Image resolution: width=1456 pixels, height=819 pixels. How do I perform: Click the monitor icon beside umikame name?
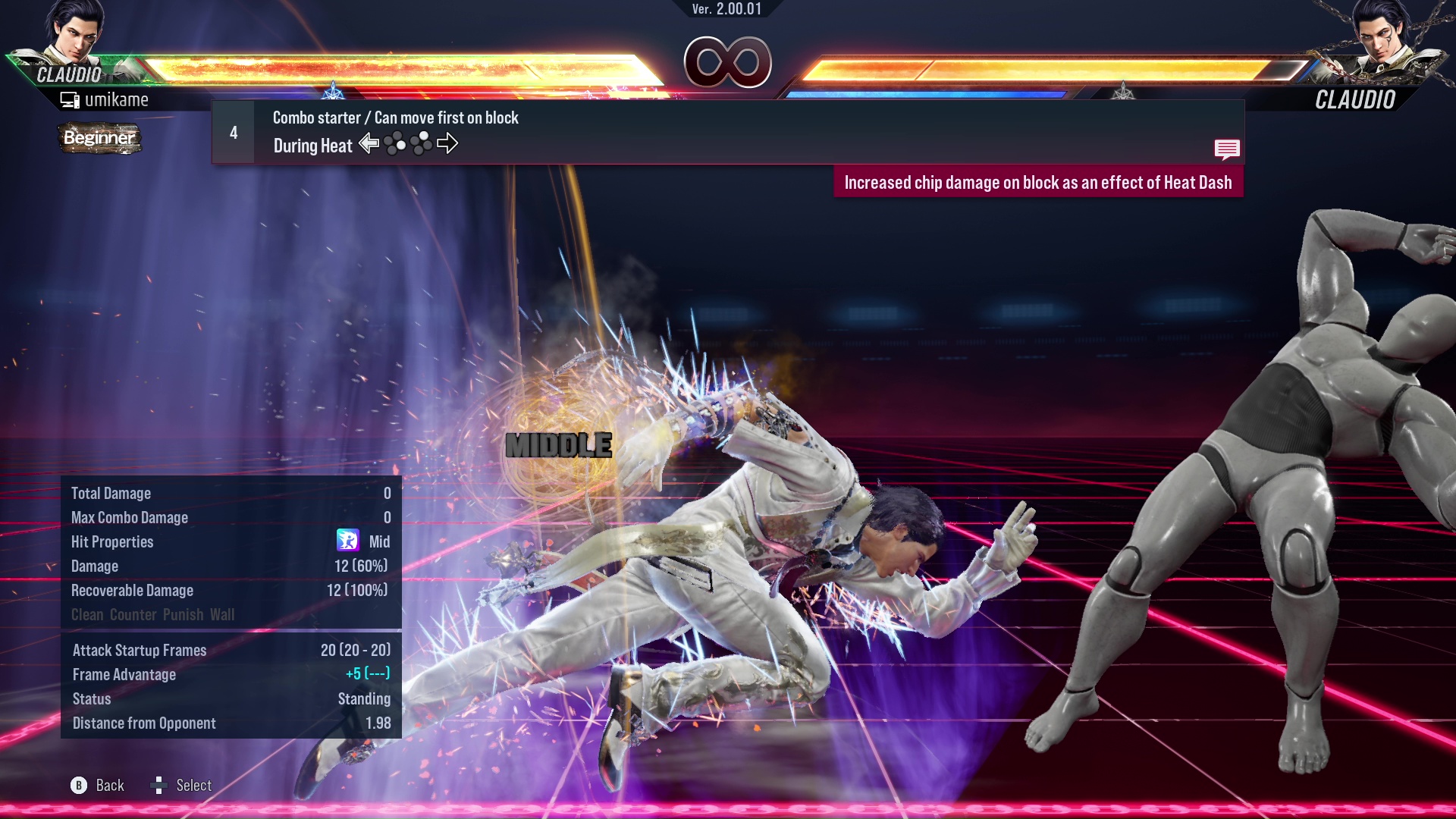71,99
